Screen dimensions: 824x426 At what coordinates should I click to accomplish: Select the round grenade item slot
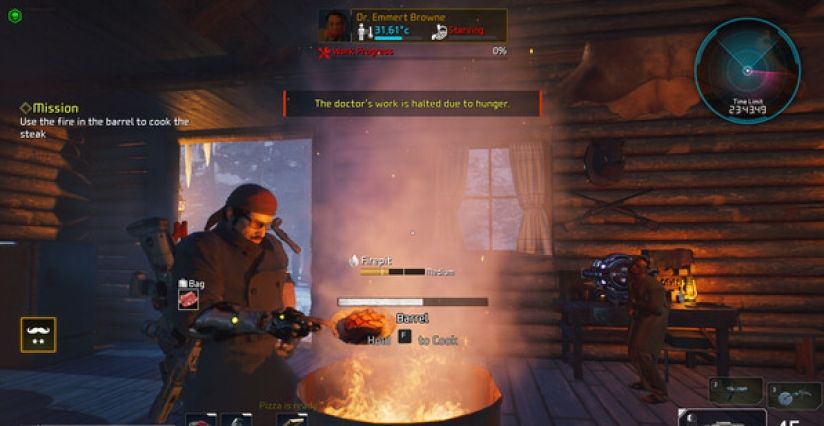click(794, 396)
